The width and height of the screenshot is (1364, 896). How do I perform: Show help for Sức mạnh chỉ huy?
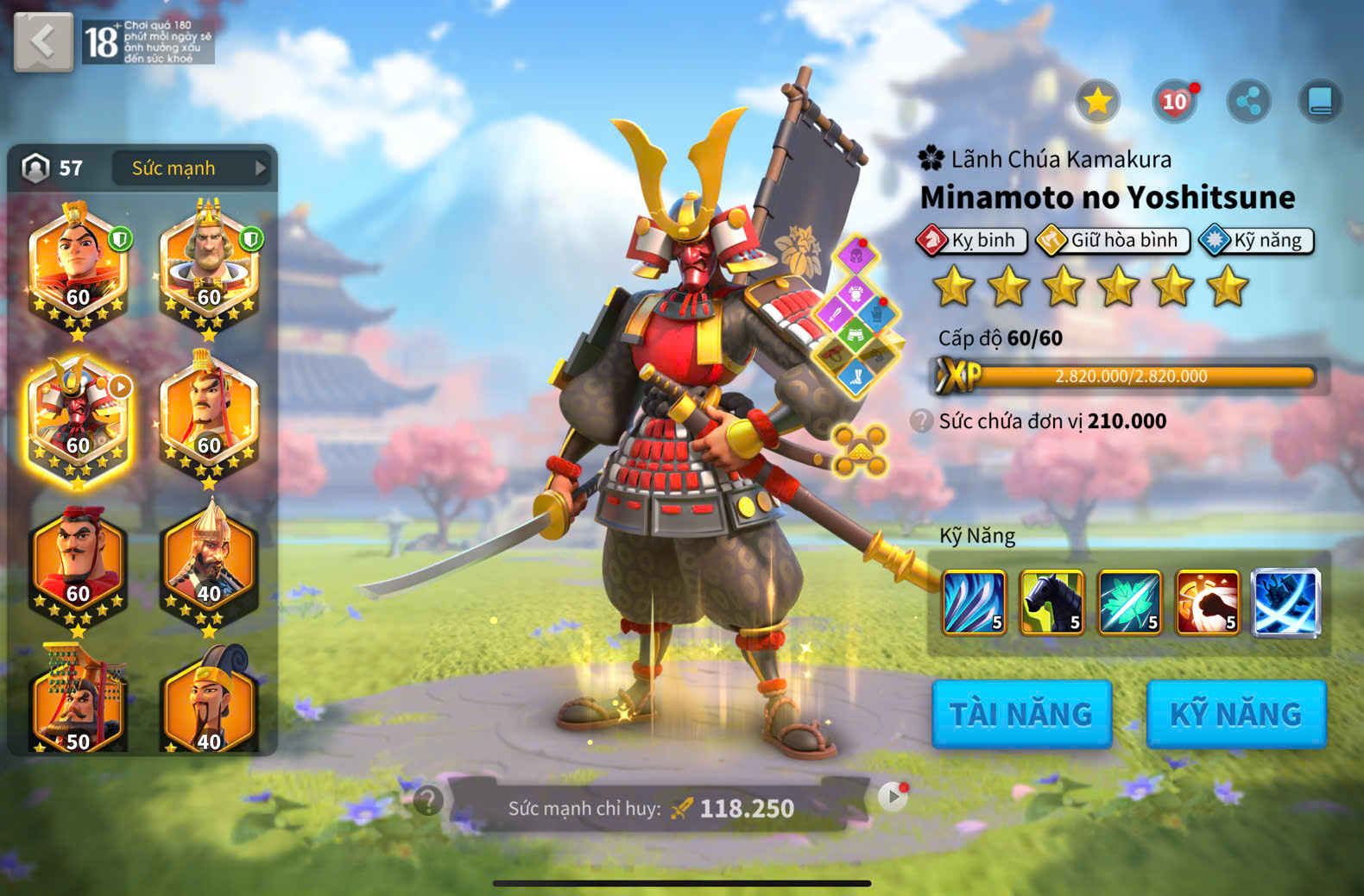(428, 801)
